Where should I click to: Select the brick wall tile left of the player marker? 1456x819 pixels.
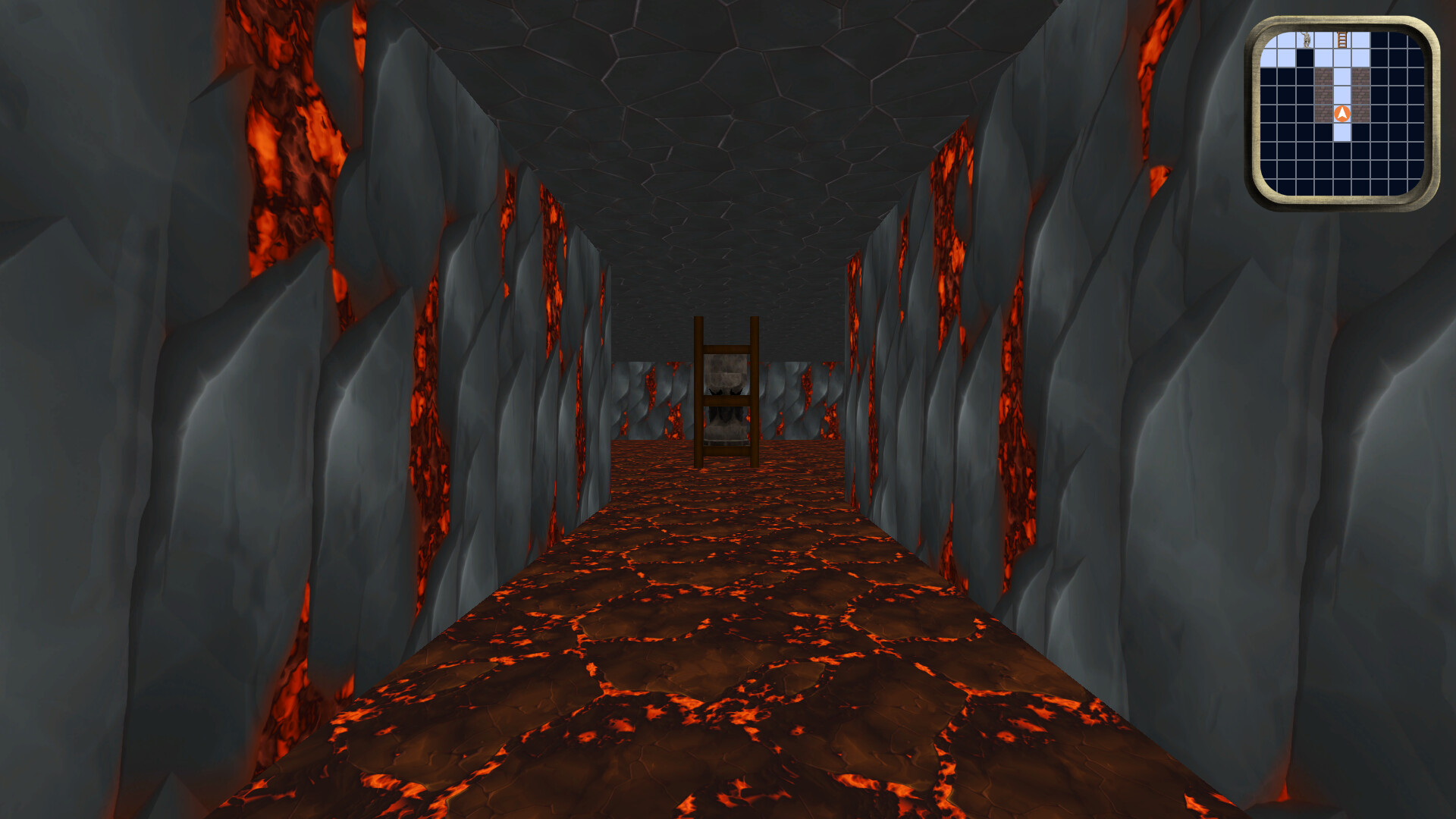[x=1324, y=113]
